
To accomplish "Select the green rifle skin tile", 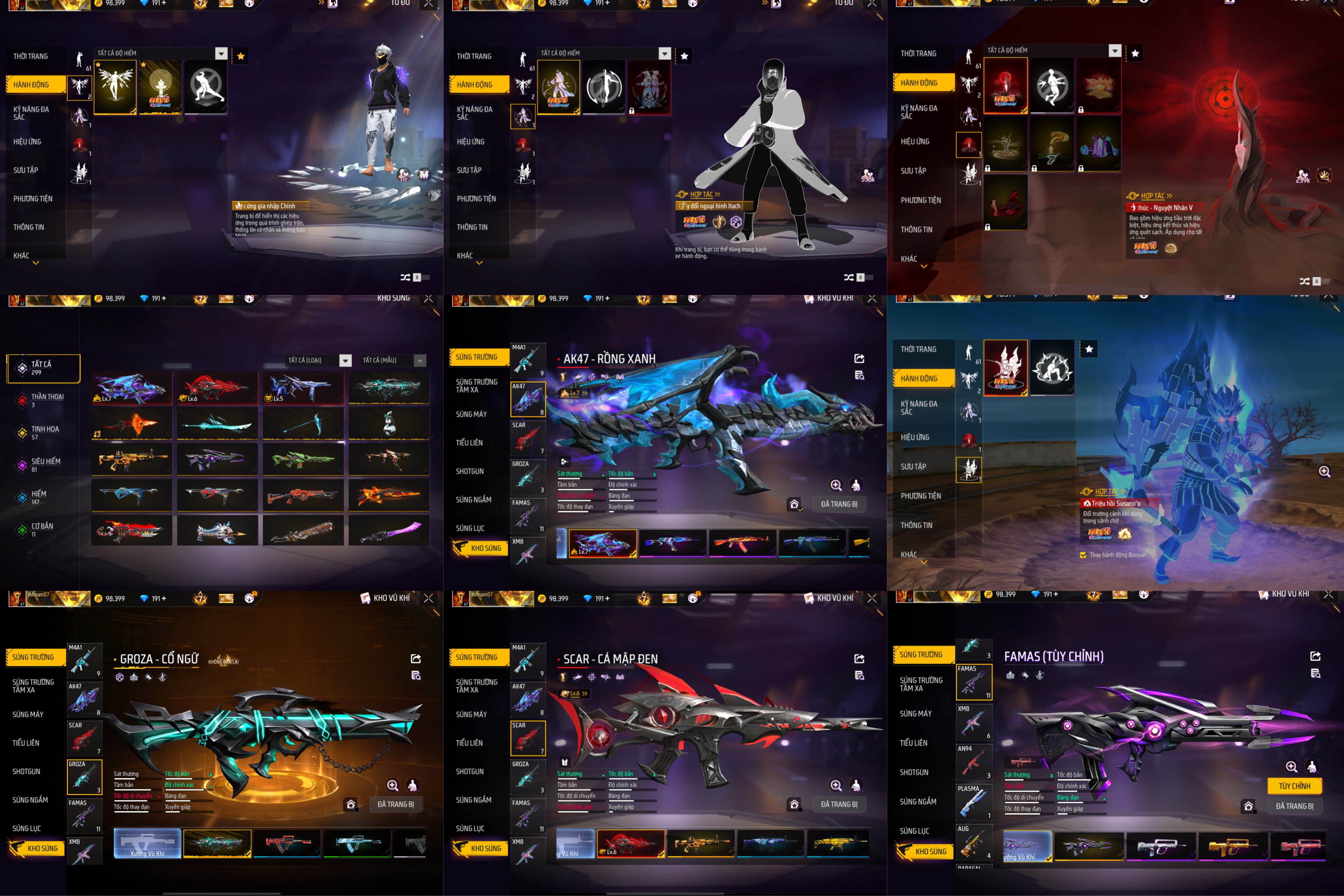I will [x=303, y=459].
